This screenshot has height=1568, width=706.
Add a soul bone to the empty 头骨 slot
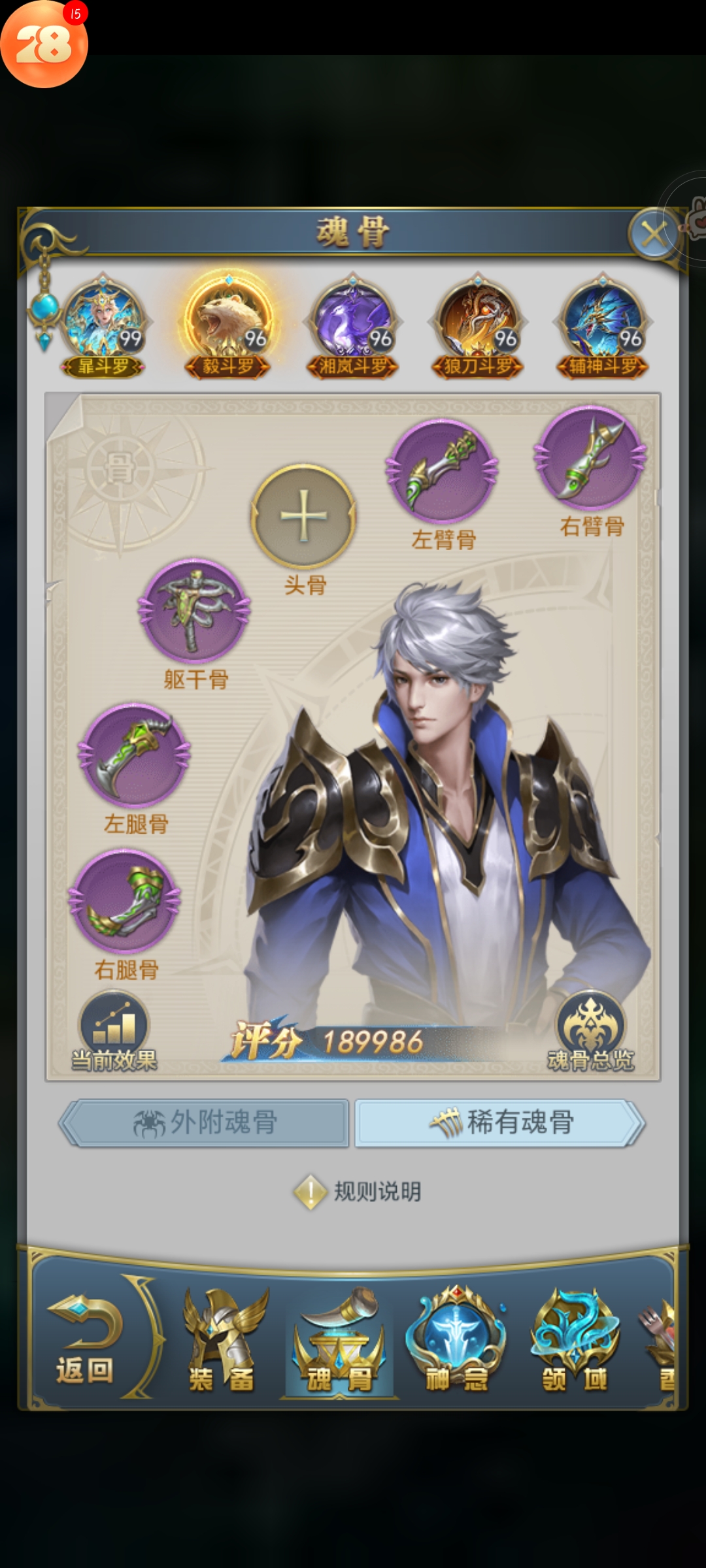point(303,516)
